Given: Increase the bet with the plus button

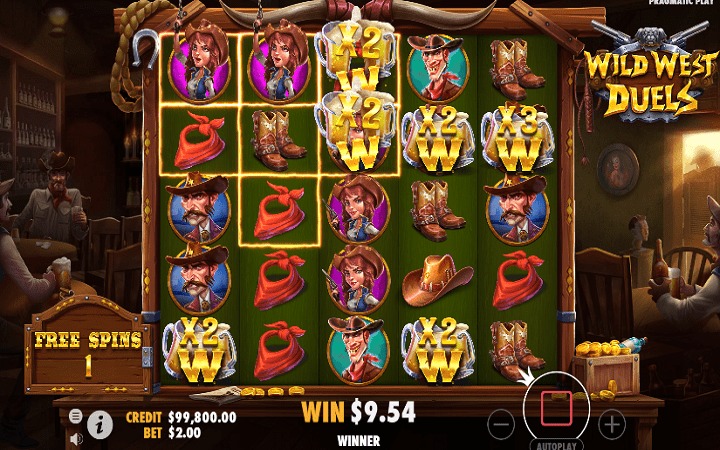Looking at the screenshot, I should [611, 423].
